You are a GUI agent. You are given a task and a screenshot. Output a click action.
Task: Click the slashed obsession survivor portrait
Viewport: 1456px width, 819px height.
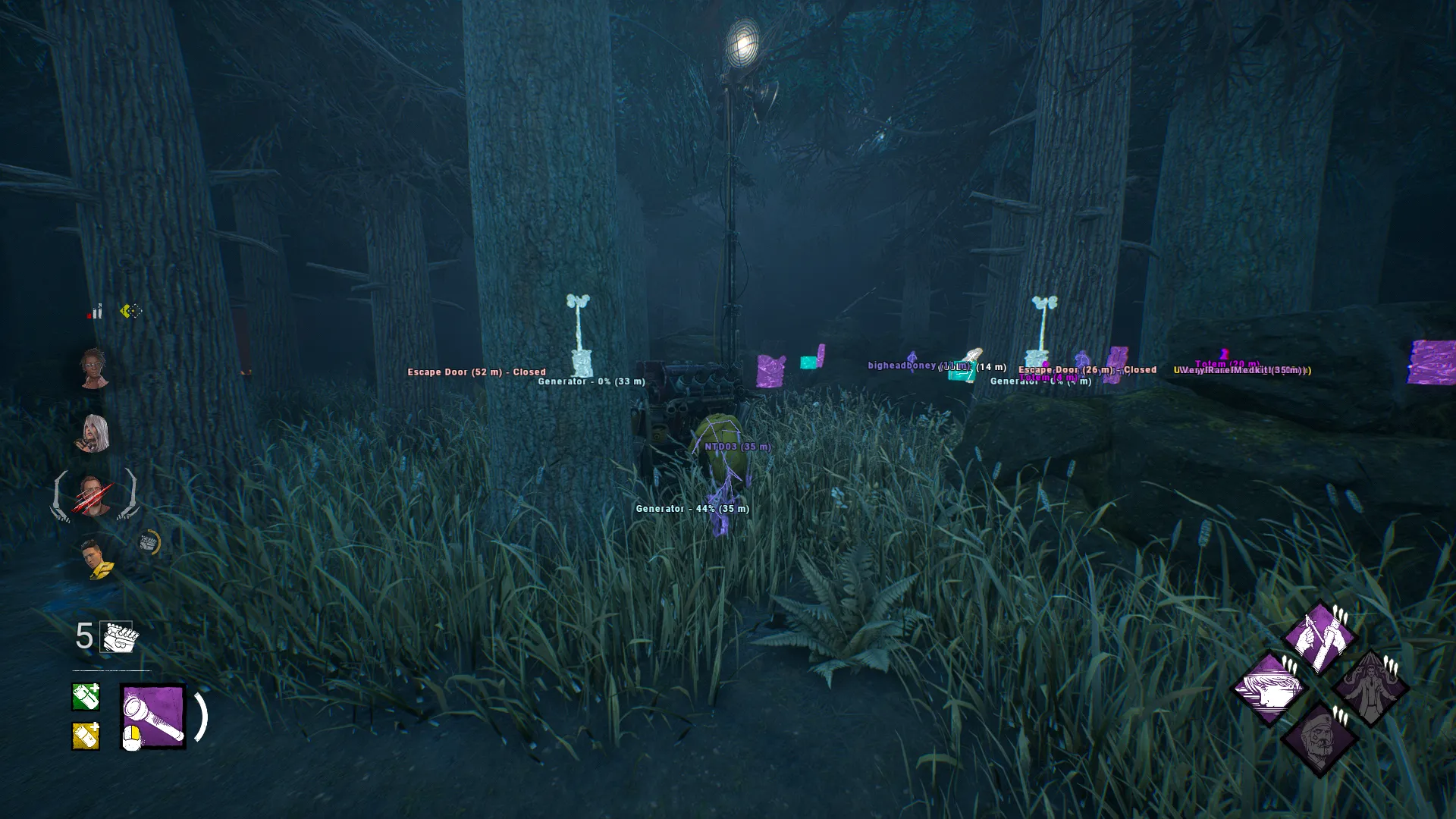(94, 496)
